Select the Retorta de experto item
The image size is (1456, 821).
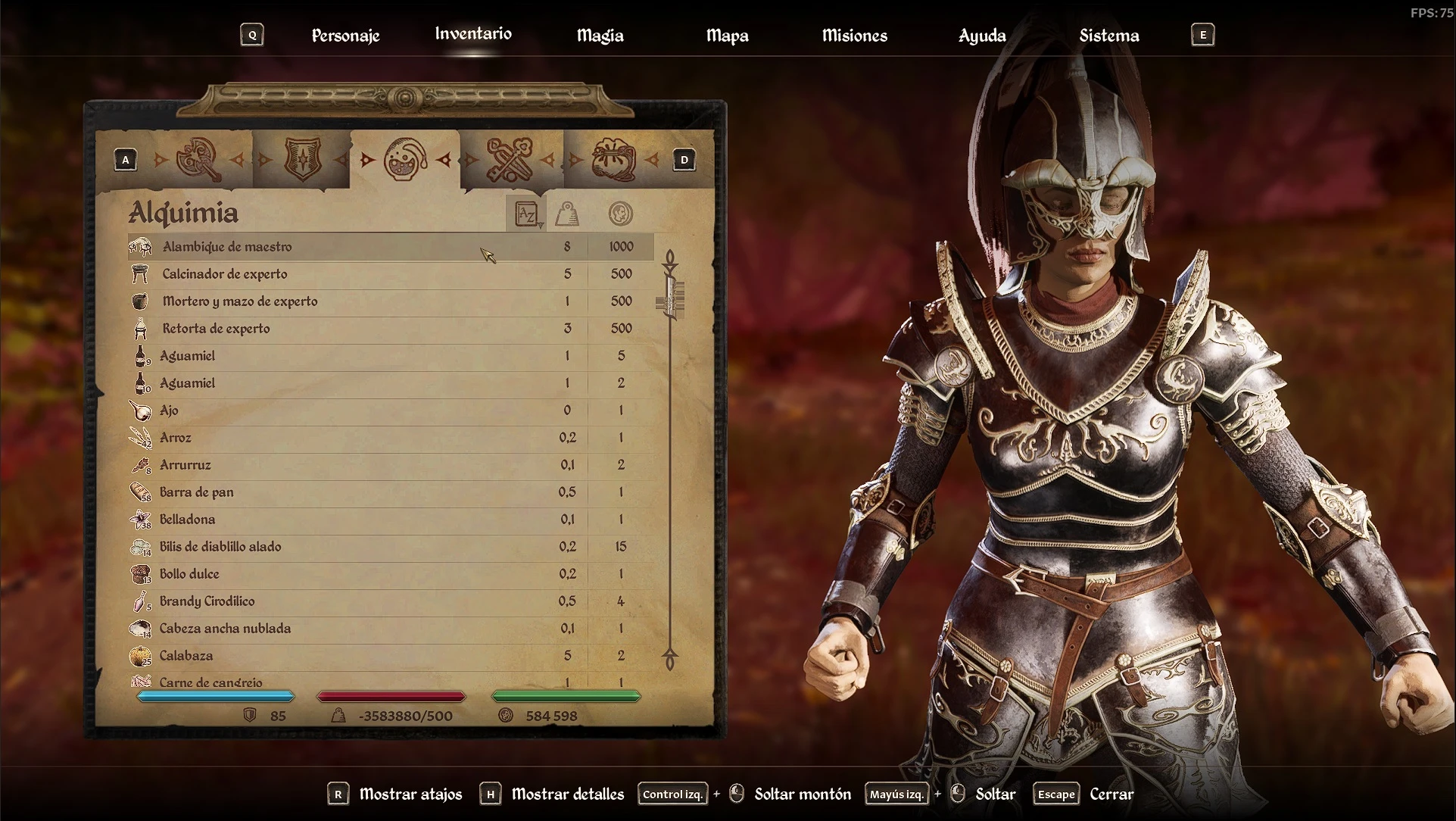(x=216, y=329)
